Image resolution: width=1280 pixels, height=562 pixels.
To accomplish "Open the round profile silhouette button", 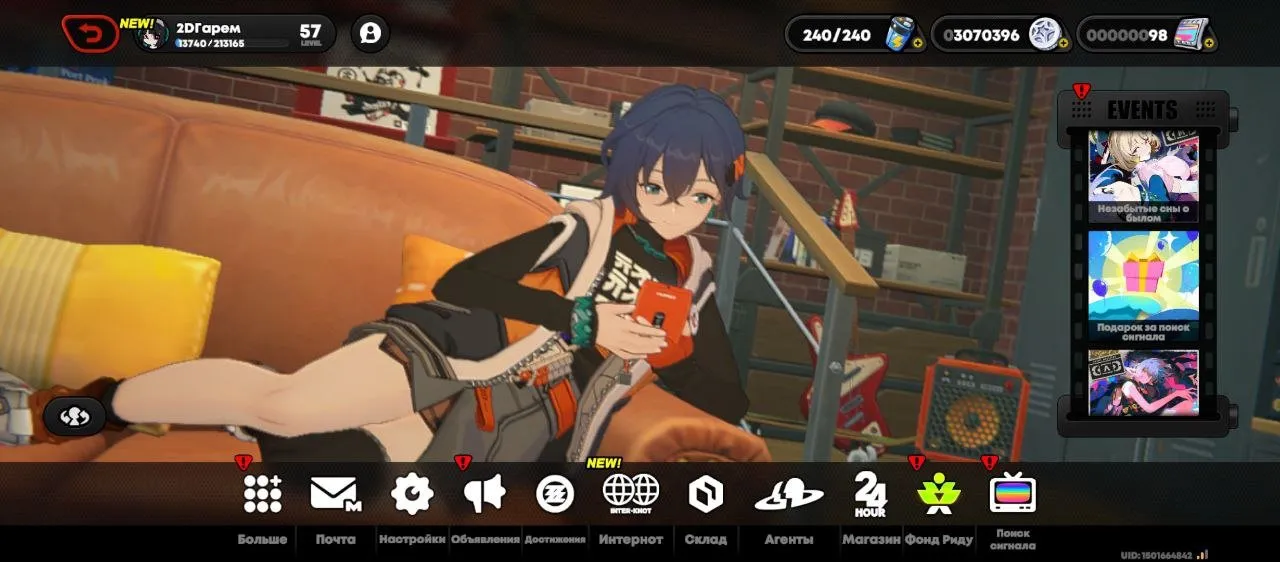I will [x=370, y=34].
